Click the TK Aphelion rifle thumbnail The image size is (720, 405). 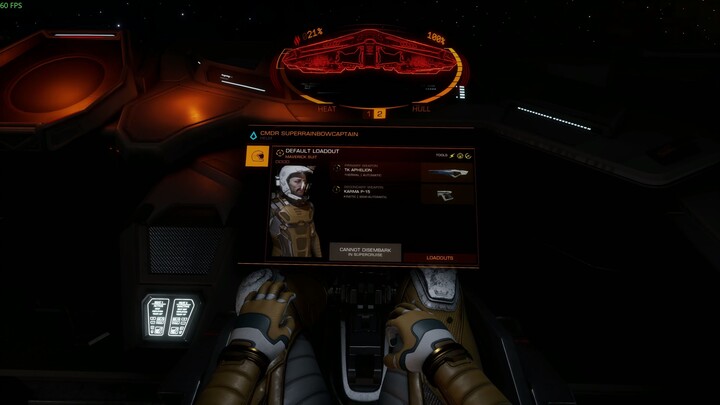point(446,171)
